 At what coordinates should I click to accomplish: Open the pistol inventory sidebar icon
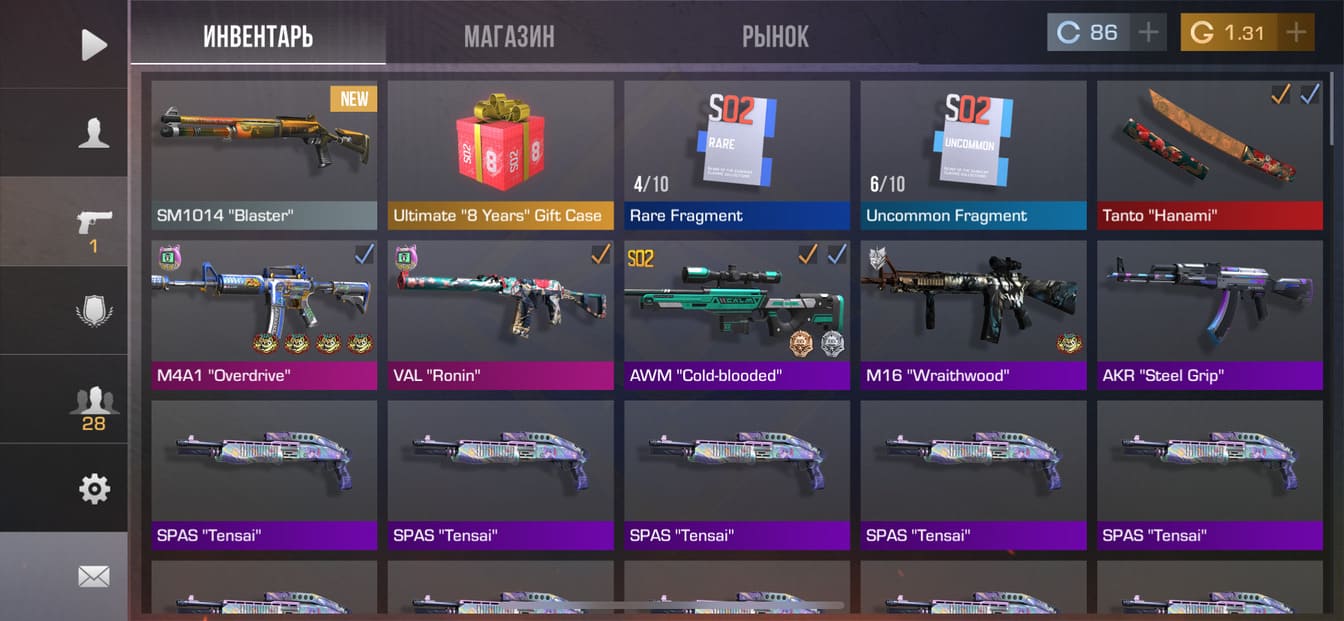(93, 224)
